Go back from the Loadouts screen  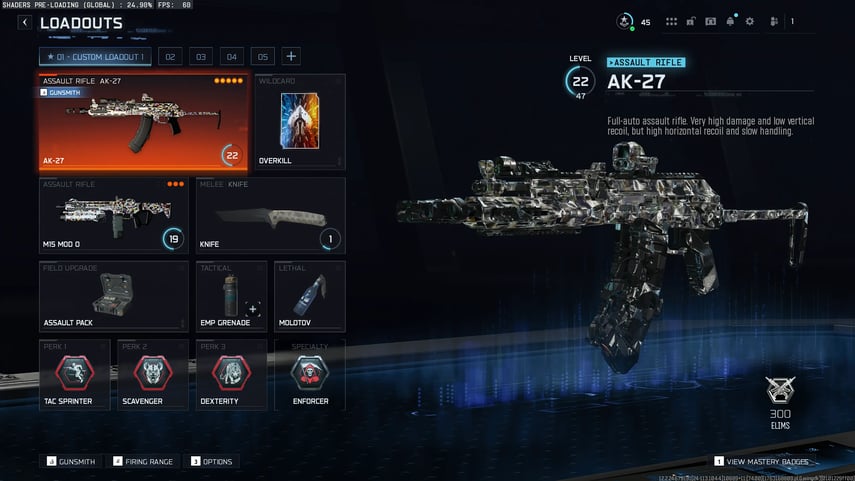(x=25, y=22)
